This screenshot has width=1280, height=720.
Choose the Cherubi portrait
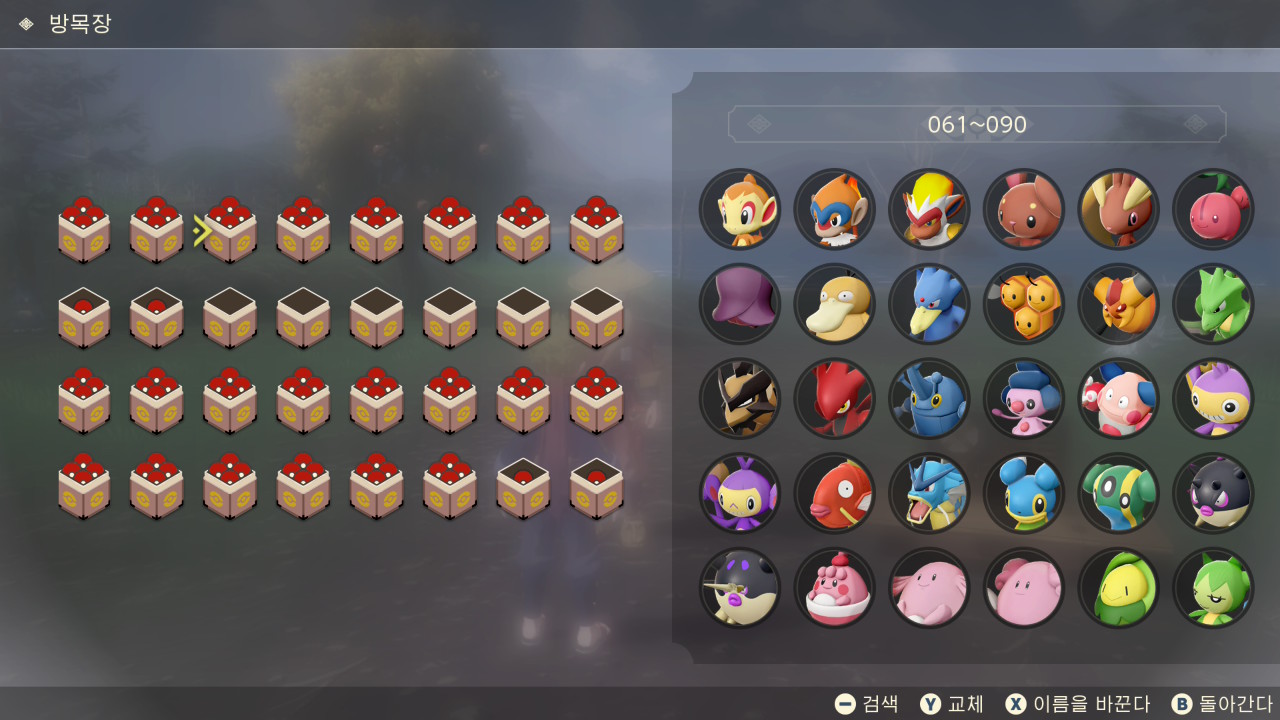tap(1213, 209)
